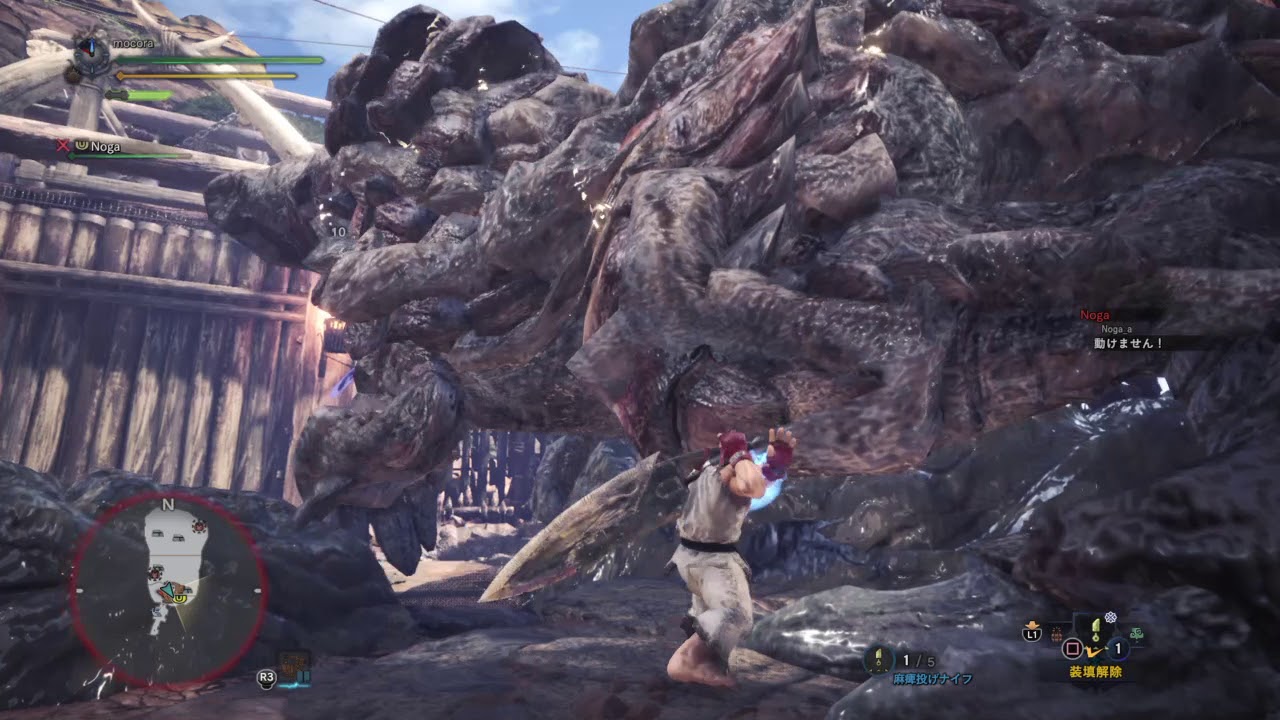Viewport: 1280px width, 720px height.
Task: Click the white flower icon in item selector
Action: pos(1110,618)
